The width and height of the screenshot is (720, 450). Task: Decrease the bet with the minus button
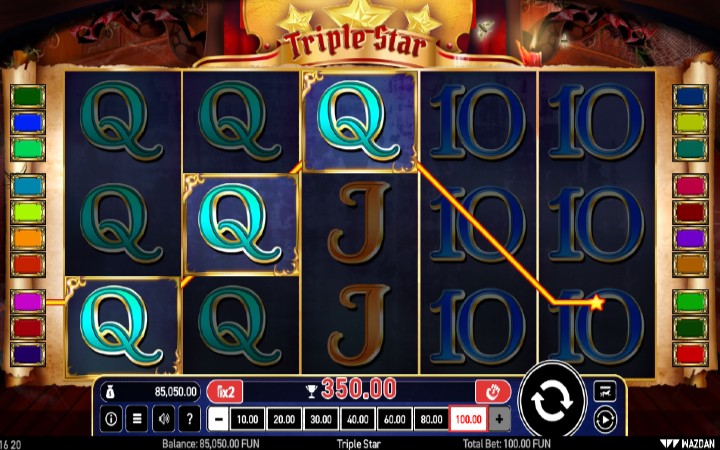[218, 419]
